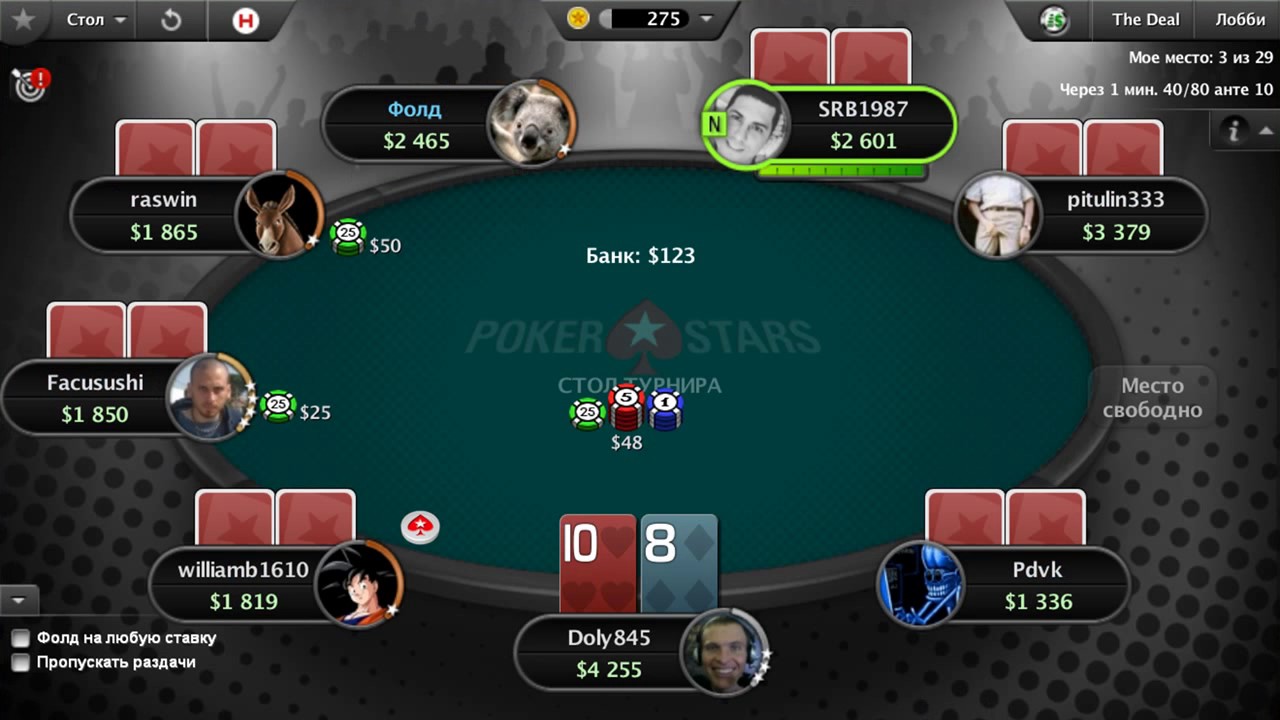Expand the 275 StarsCoin balance dropdown

click(x=706, y=19)
